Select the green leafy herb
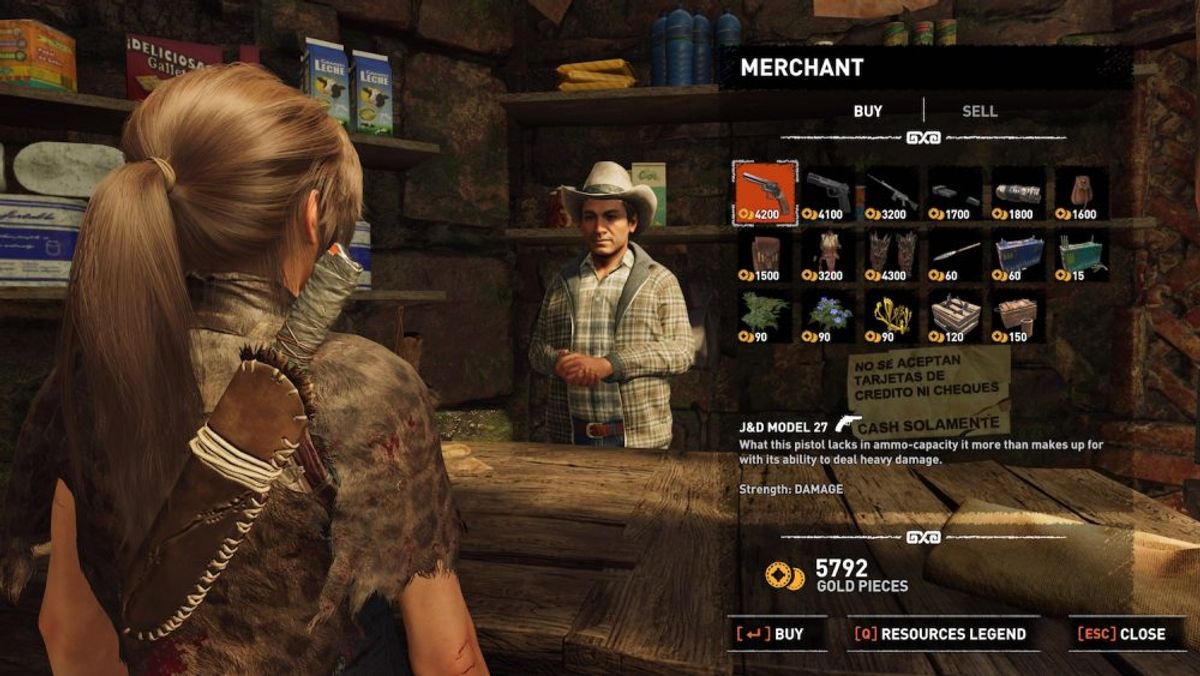This screenshot has height=676, width=1200. 765,316
